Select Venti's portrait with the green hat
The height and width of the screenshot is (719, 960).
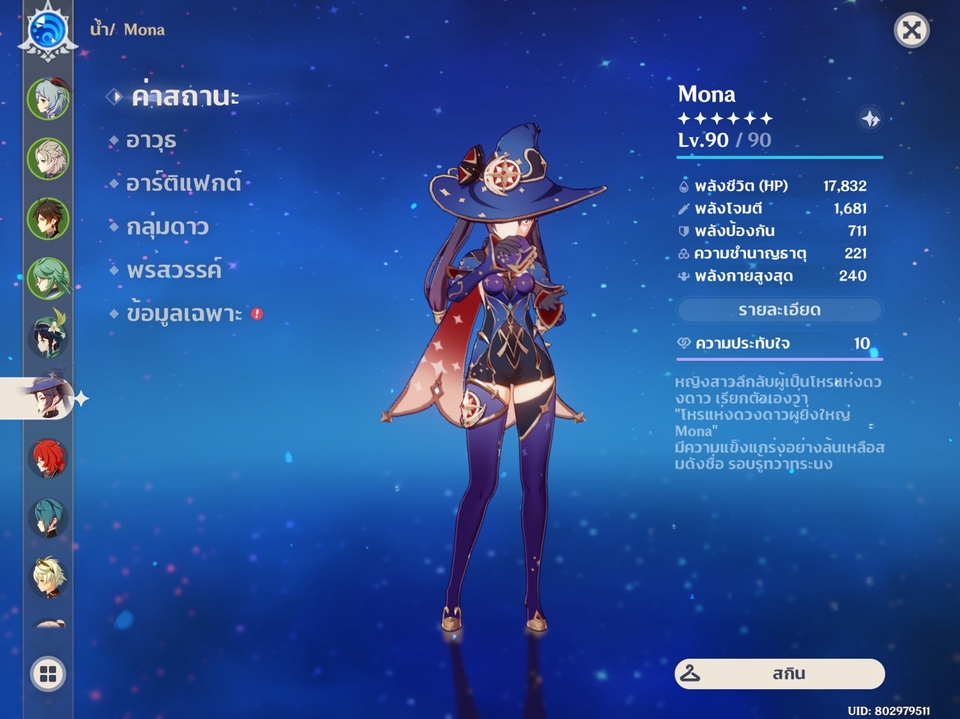tap(47, 338)
